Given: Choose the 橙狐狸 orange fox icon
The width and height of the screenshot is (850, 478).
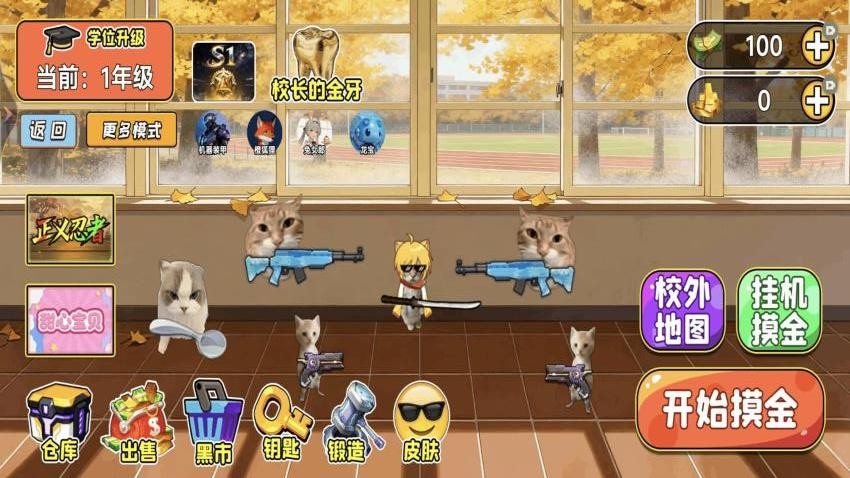Looking at the screenshot, I should [x=264, y=131].
